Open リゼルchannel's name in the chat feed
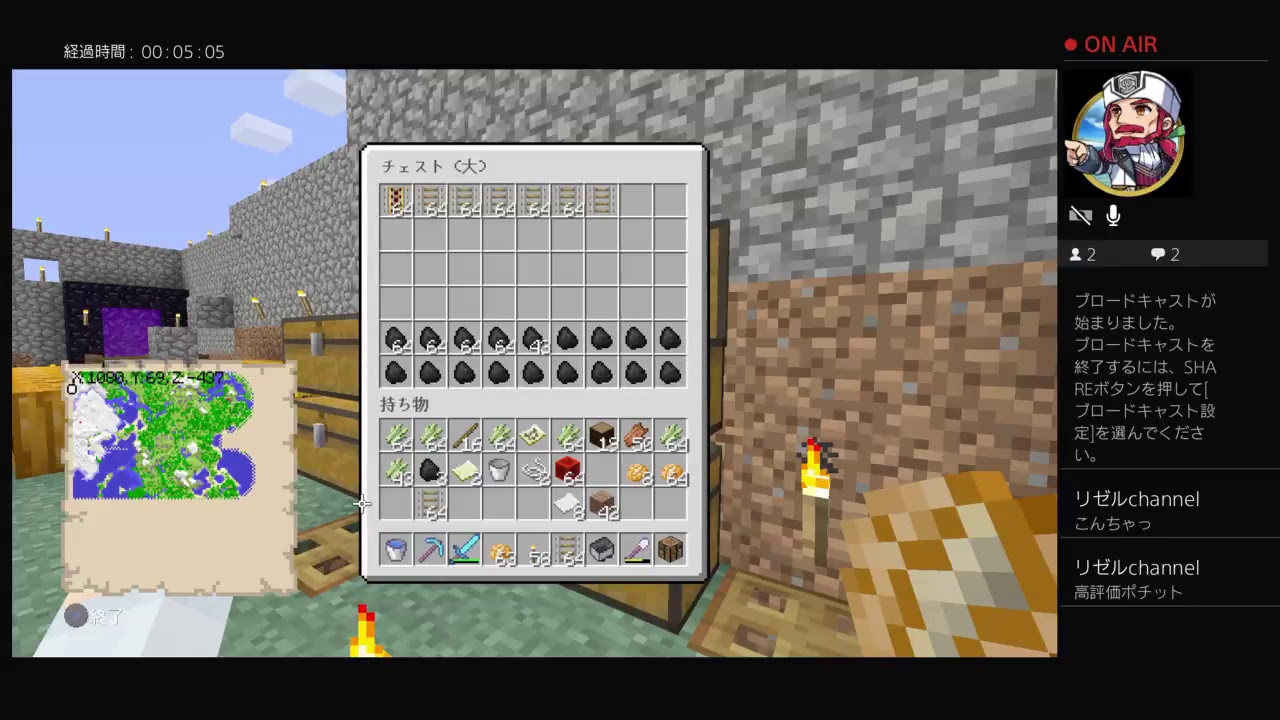This screenshot has height=720, width=1280. point(1137,499)
